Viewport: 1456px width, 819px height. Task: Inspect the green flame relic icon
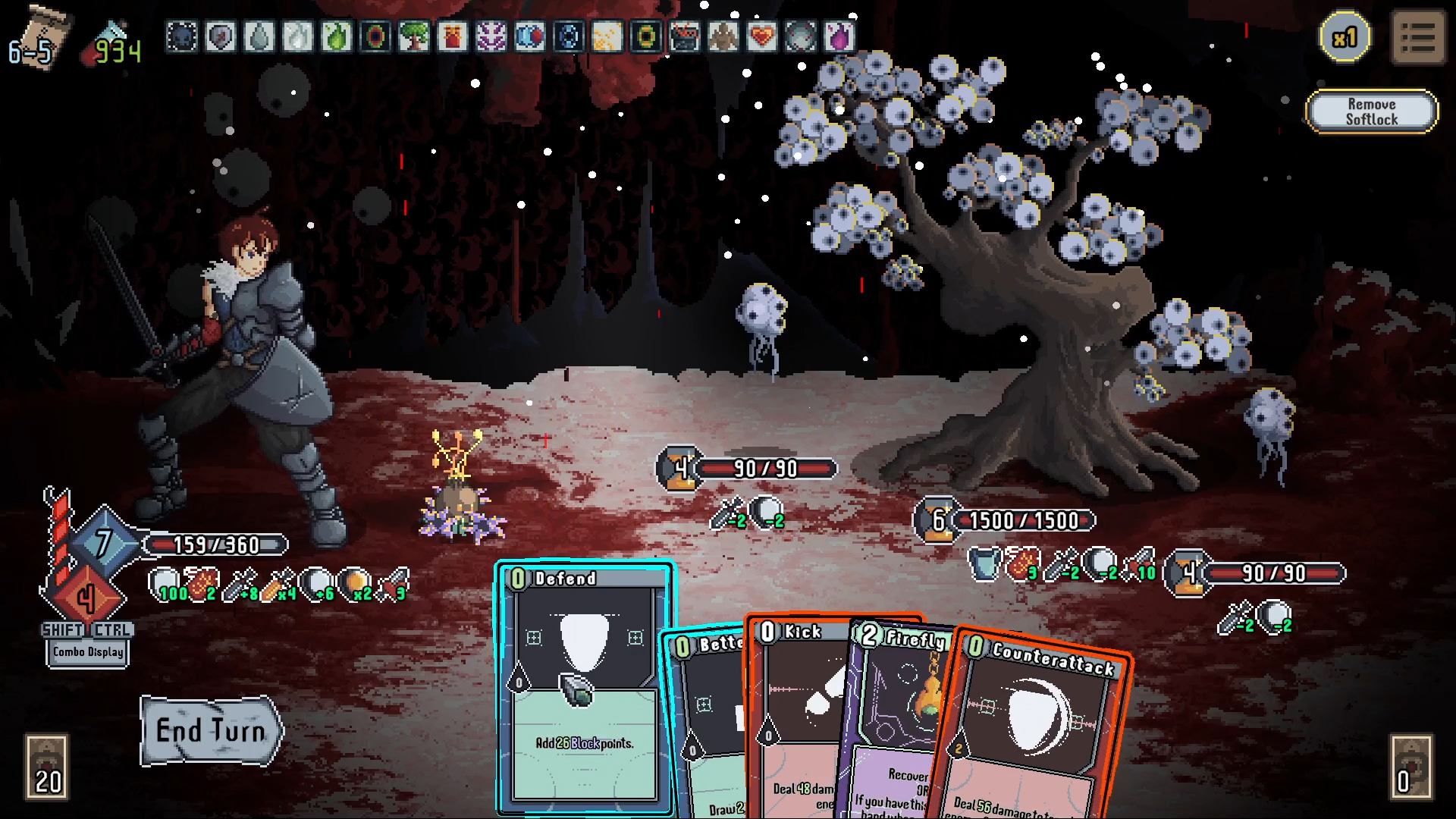(336, 36)
